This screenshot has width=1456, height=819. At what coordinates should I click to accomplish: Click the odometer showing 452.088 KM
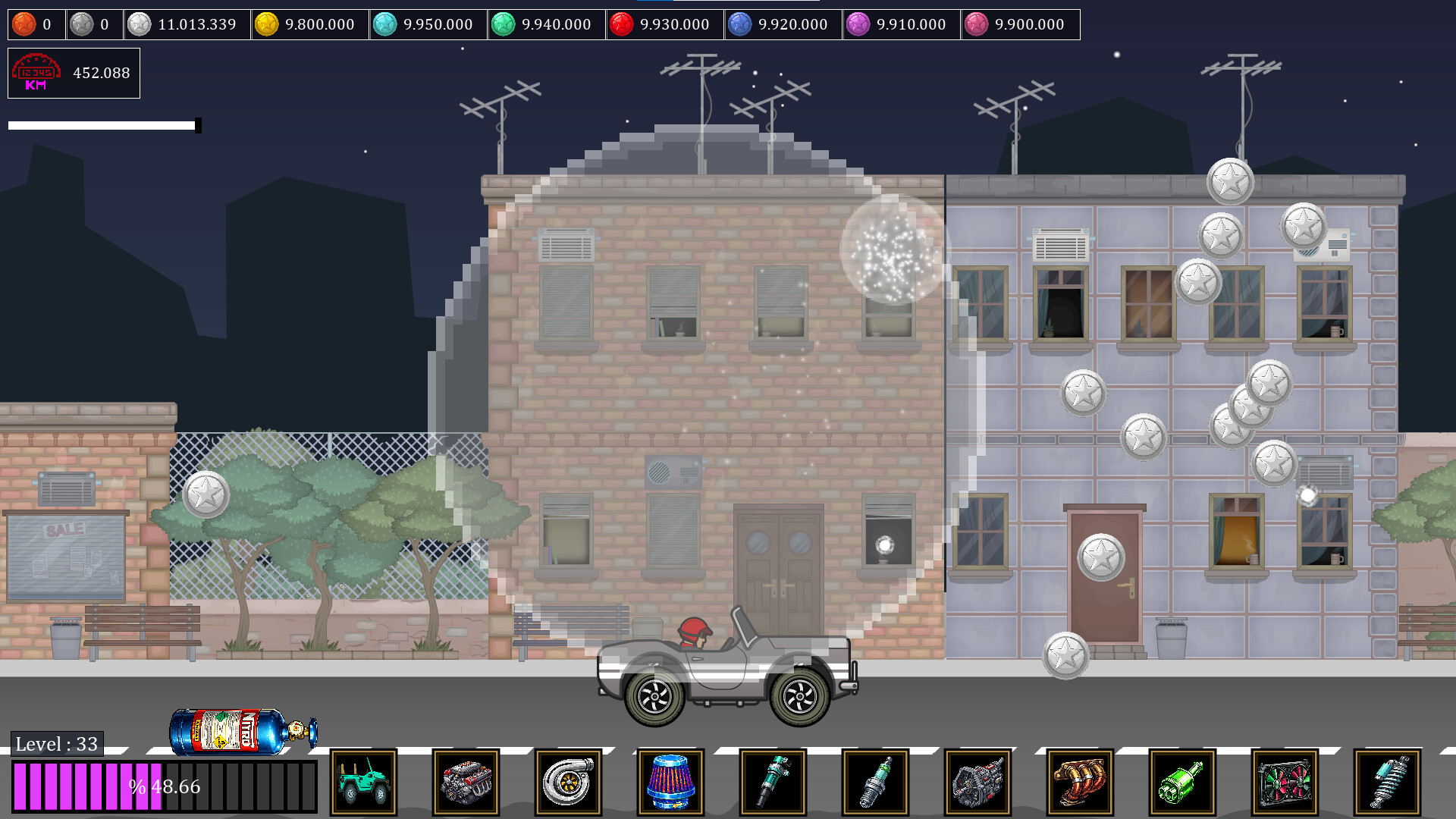[x=74, y=73]
